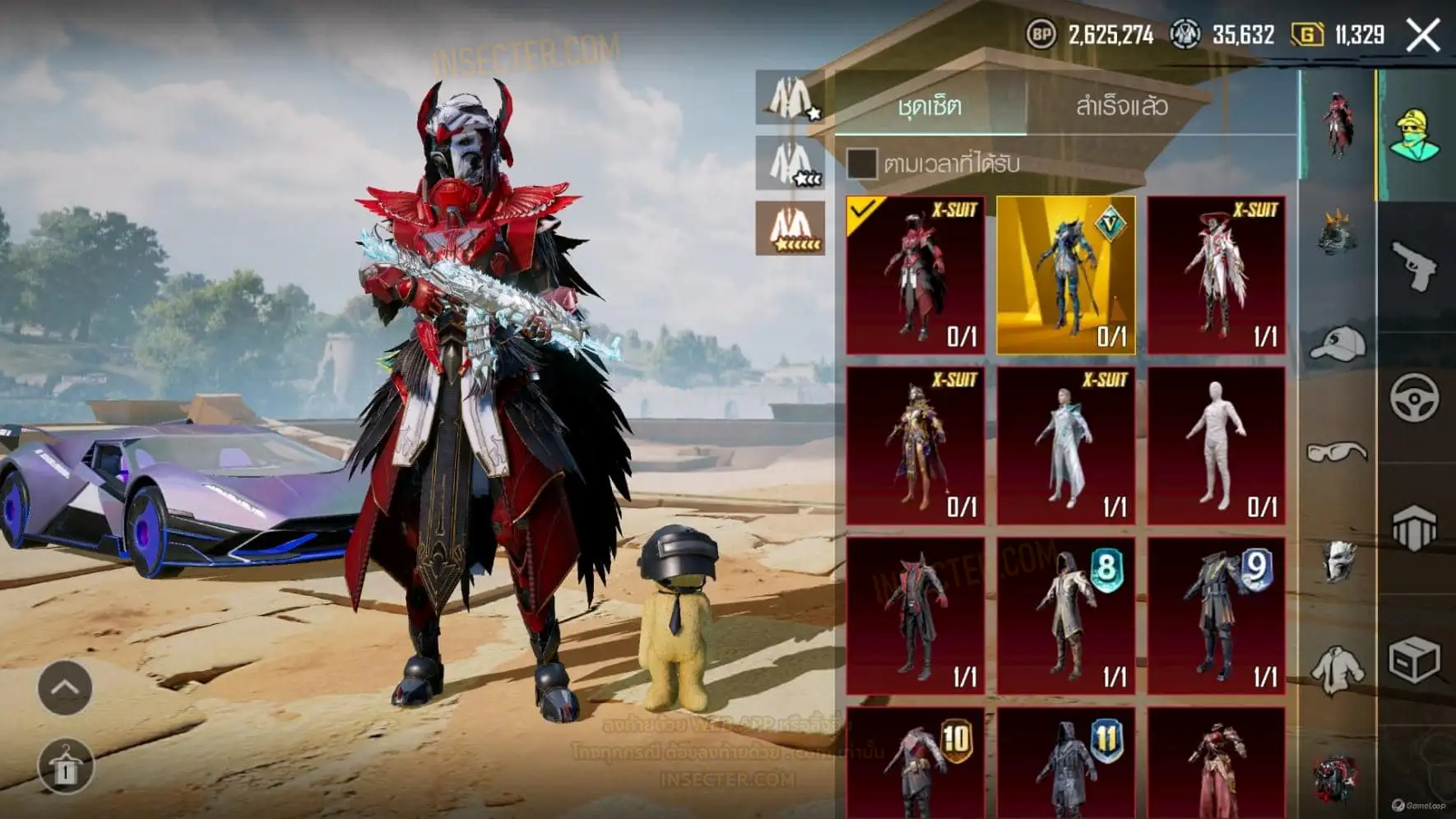
Task: Choose the outfit with number 9 badge
Action: click(1216, 617)
